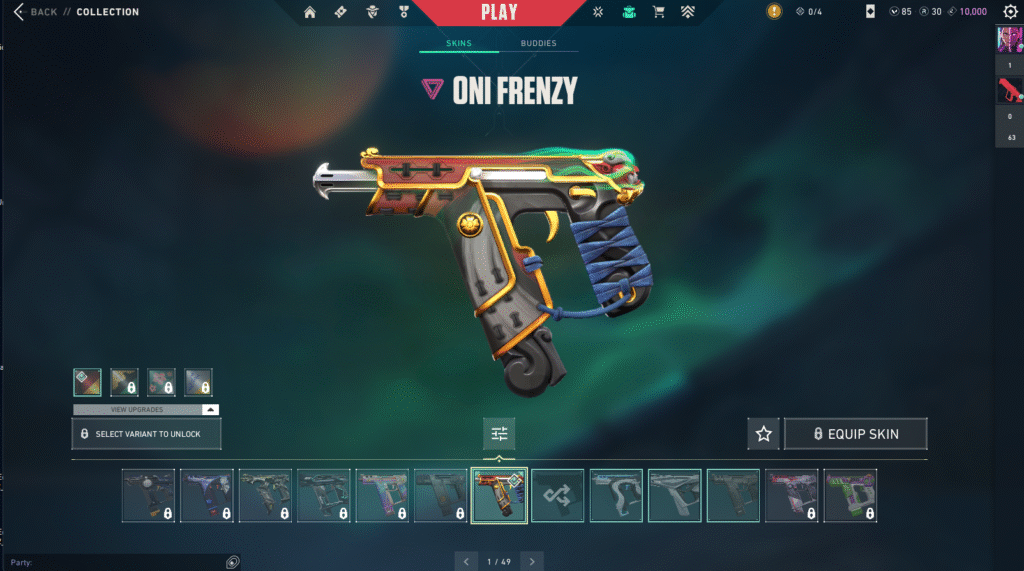This screenshot has height=571, width=1024.
Task: Select the highlighted Oni Frenzy thumbnail
Action: click(499, 495)
